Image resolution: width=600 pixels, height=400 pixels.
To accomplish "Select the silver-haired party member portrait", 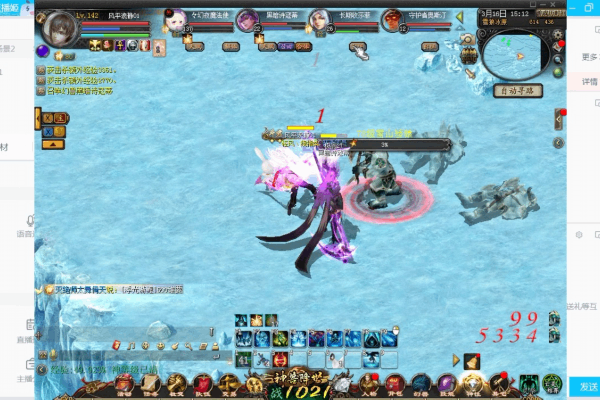I will pyautogui.click(x=322, y=23).
